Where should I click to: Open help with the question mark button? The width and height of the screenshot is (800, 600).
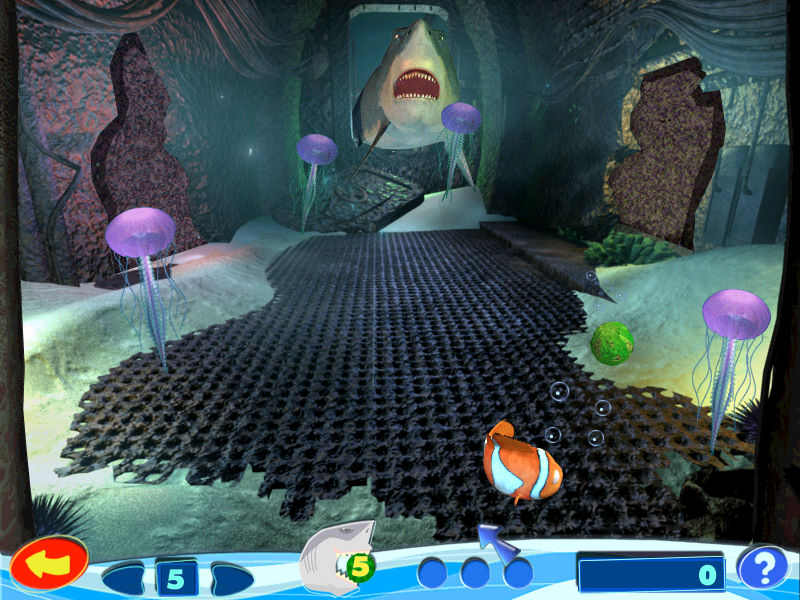pos(763,569)
